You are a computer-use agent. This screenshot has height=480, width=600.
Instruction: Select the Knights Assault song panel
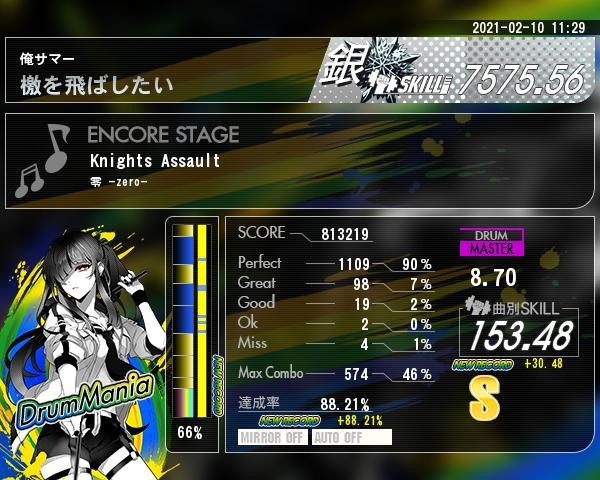299,160
